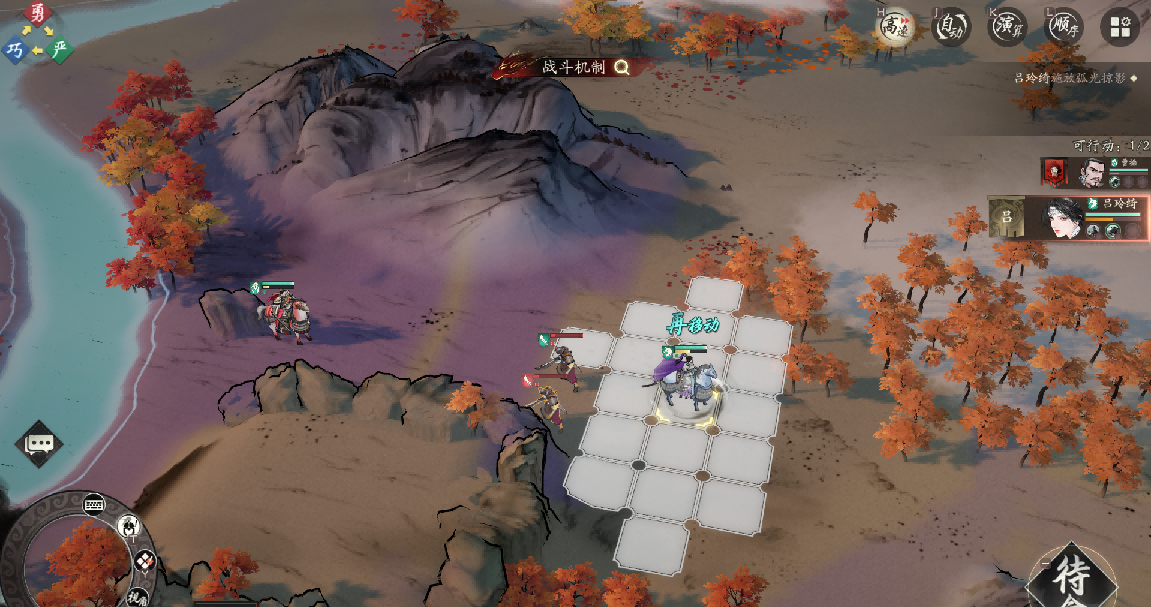Click the red 勇 attribute diamond

[38, 13]
